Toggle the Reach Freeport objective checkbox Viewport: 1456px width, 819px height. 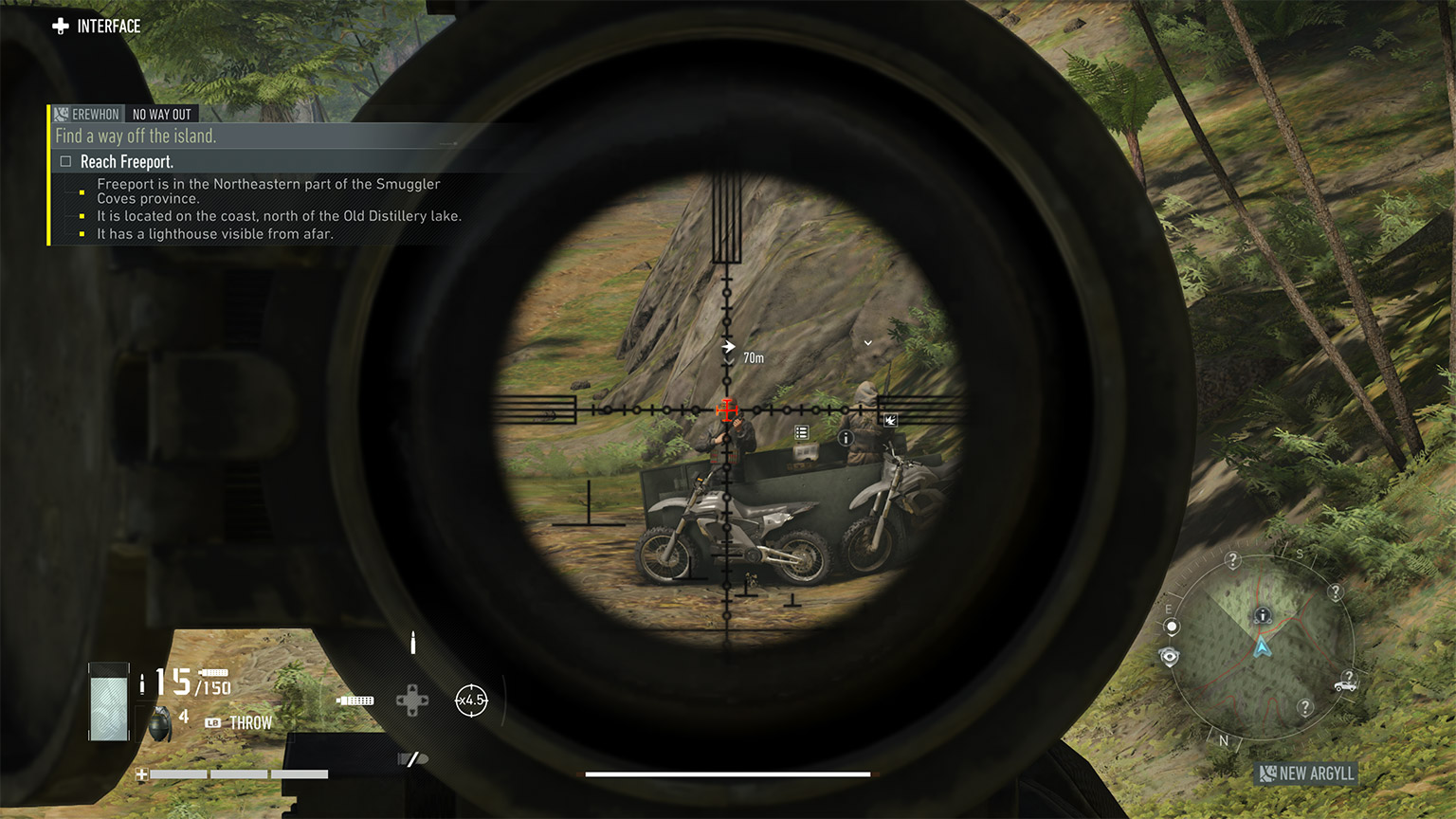[66, 161]
